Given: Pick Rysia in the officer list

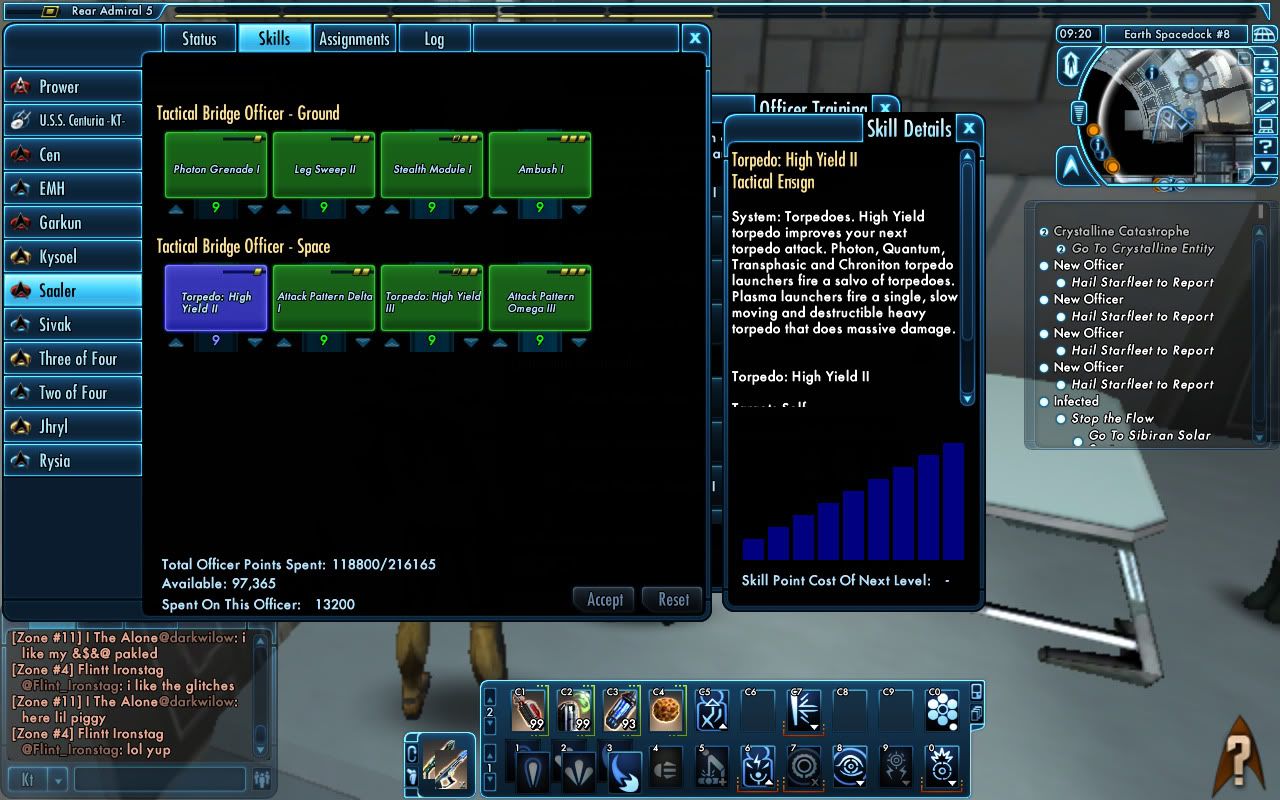Looking at the screenshot, I should click(x=72, y=461).
